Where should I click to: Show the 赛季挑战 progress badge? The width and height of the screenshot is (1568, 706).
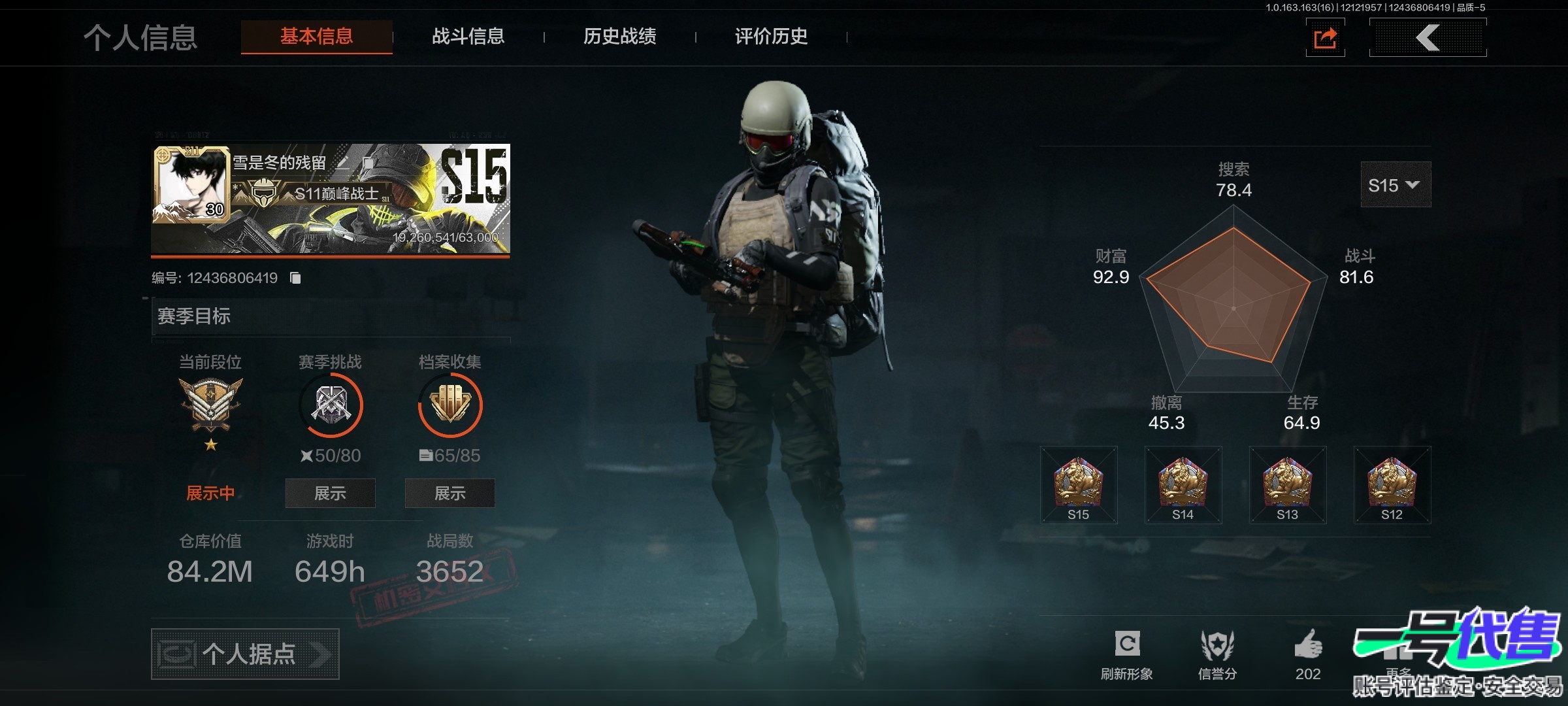(330, 493)
